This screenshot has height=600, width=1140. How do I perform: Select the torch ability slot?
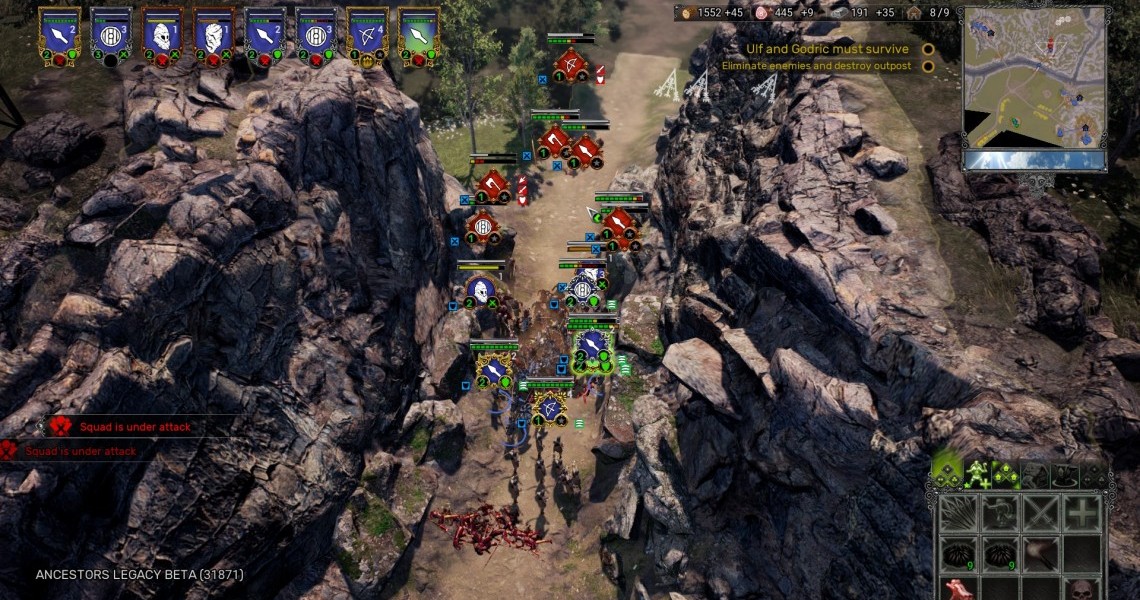pyautogui.click(x=1040, y=553)
